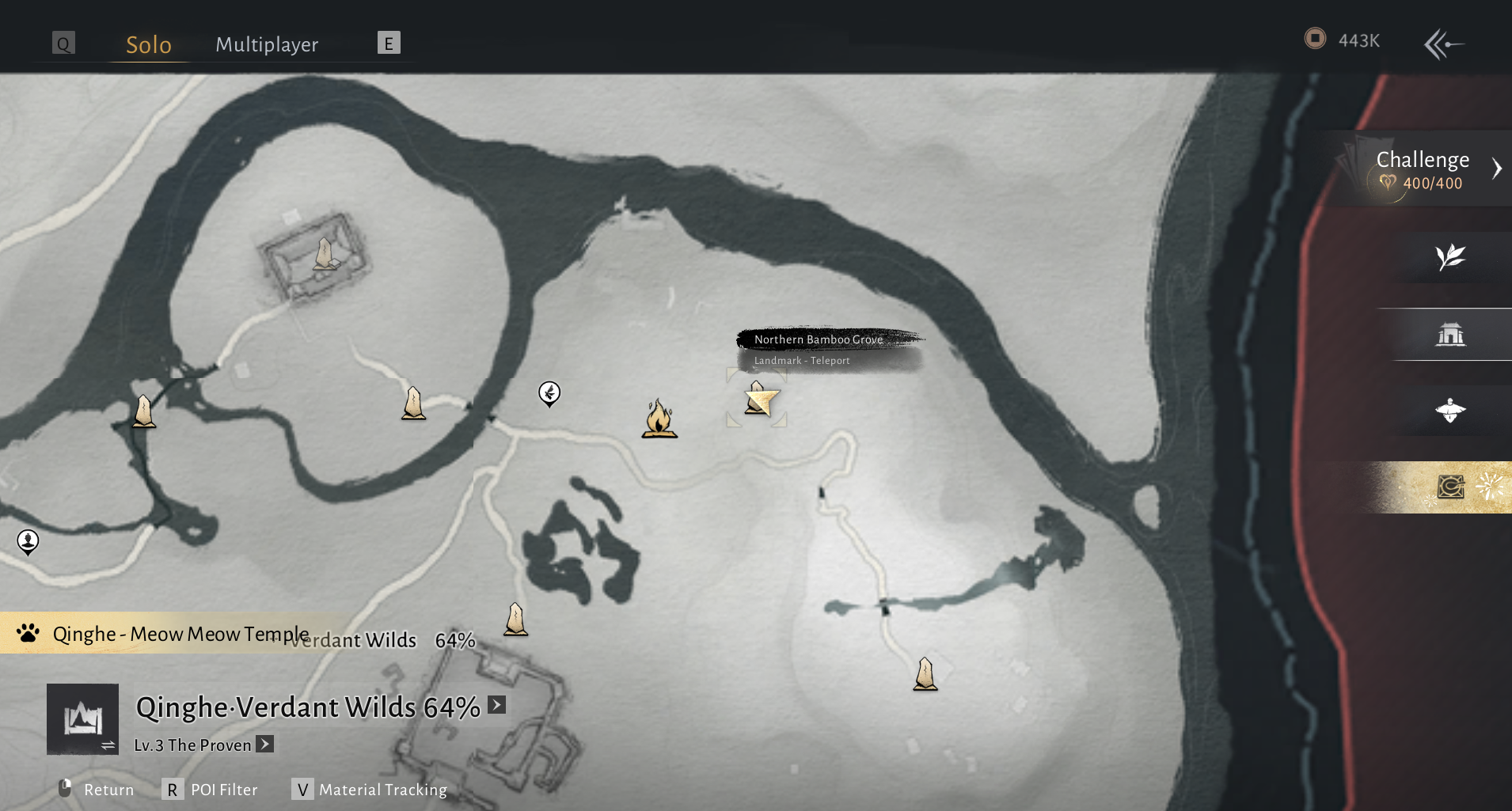Open the Challenge 400/400 panel
The width and height of the screenshot is (1512, 811).
coord(1423,169)
